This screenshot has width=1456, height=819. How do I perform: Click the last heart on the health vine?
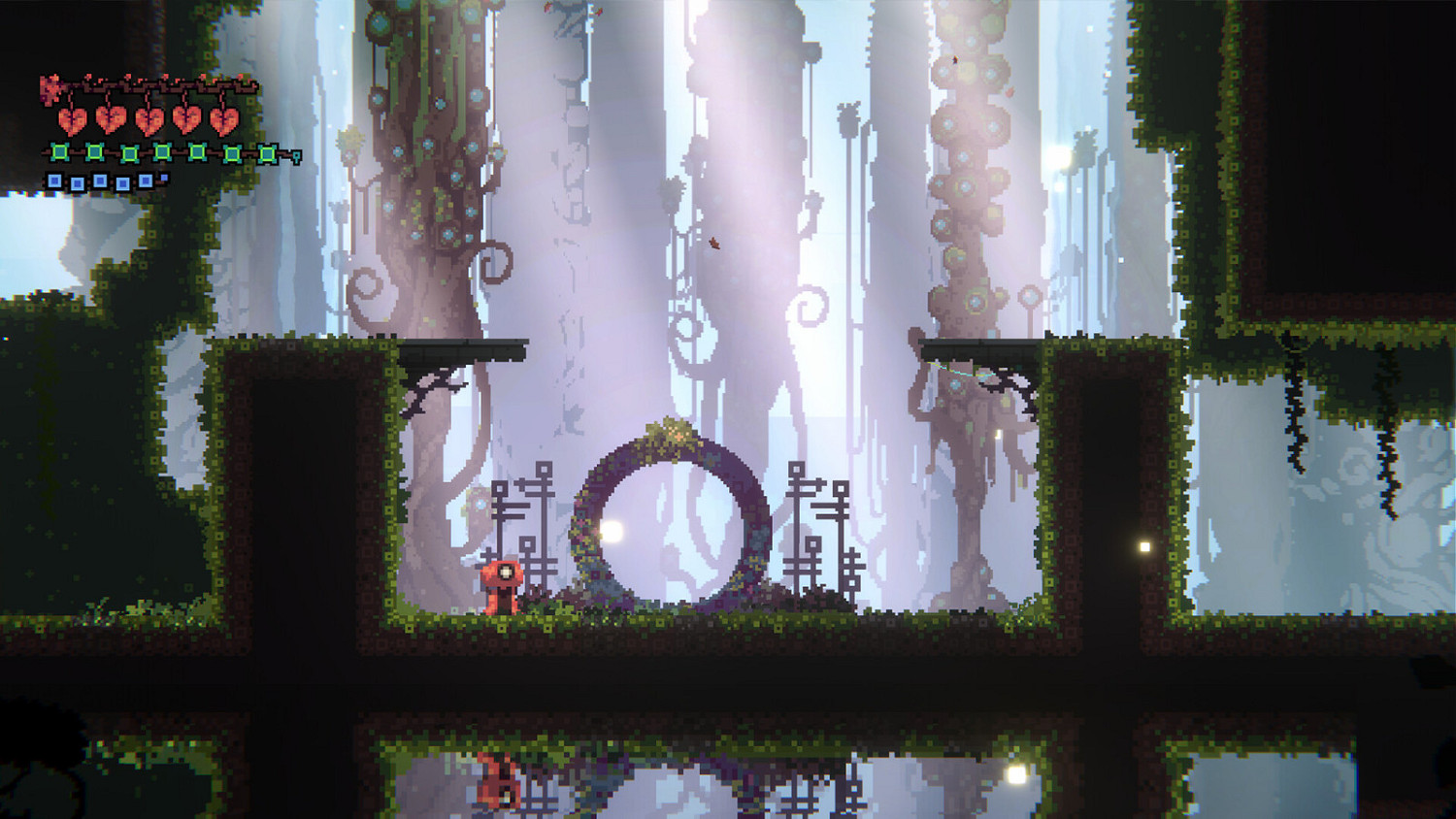click(224, 120)
